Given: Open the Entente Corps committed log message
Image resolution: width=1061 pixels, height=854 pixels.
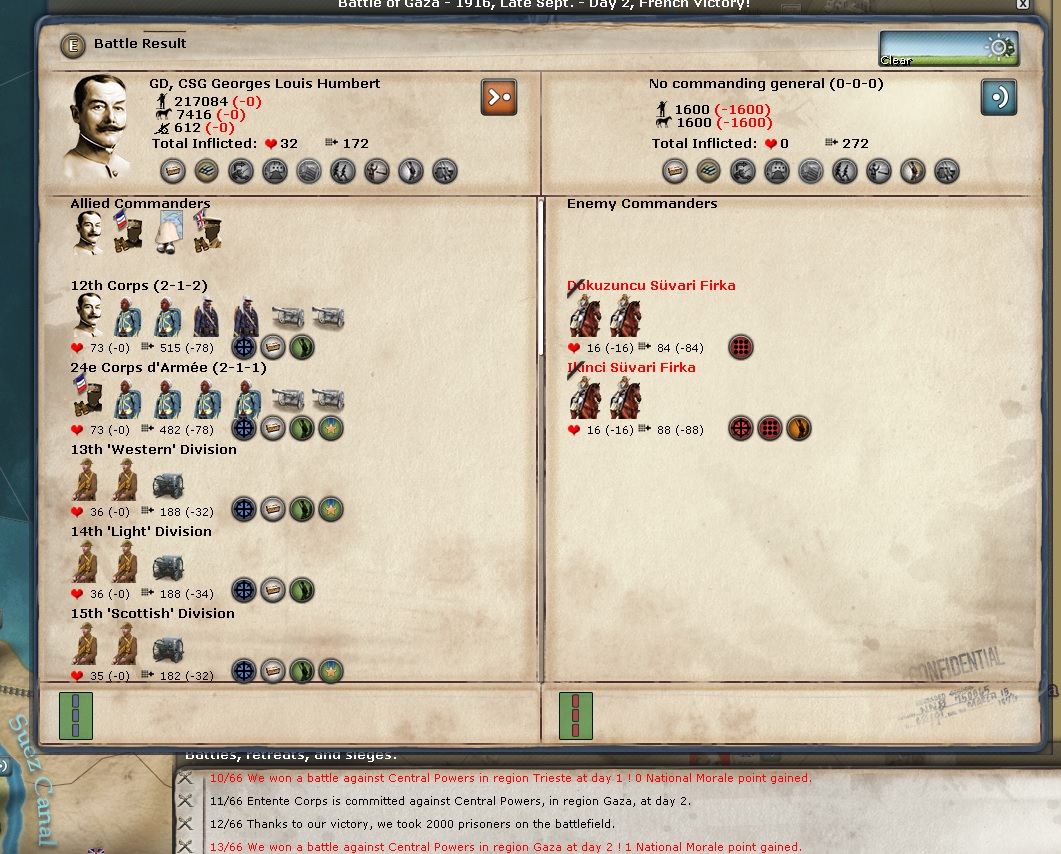Looking at the screenshot, I should pos(450,801).
